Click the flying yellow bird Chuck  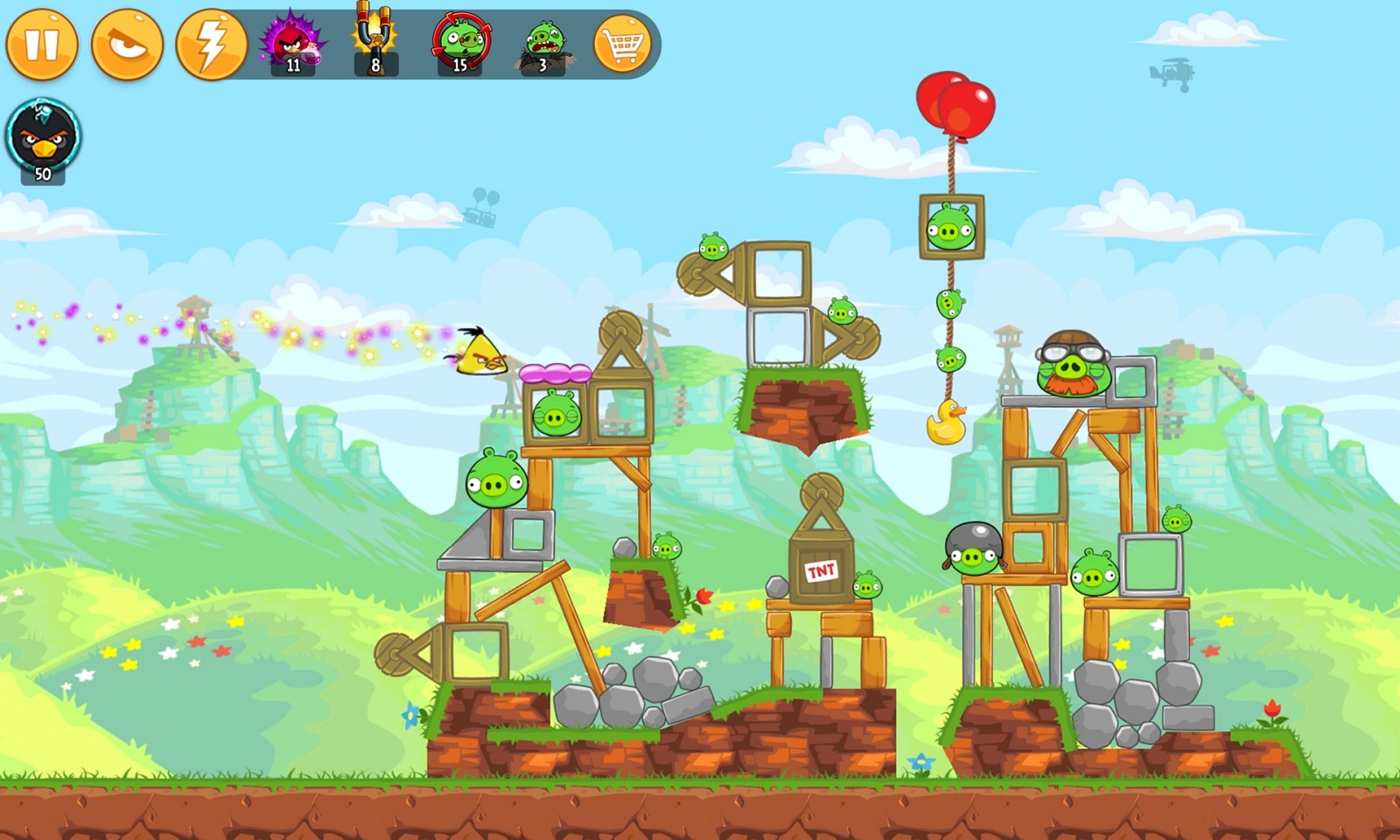[x=479, y=354]
